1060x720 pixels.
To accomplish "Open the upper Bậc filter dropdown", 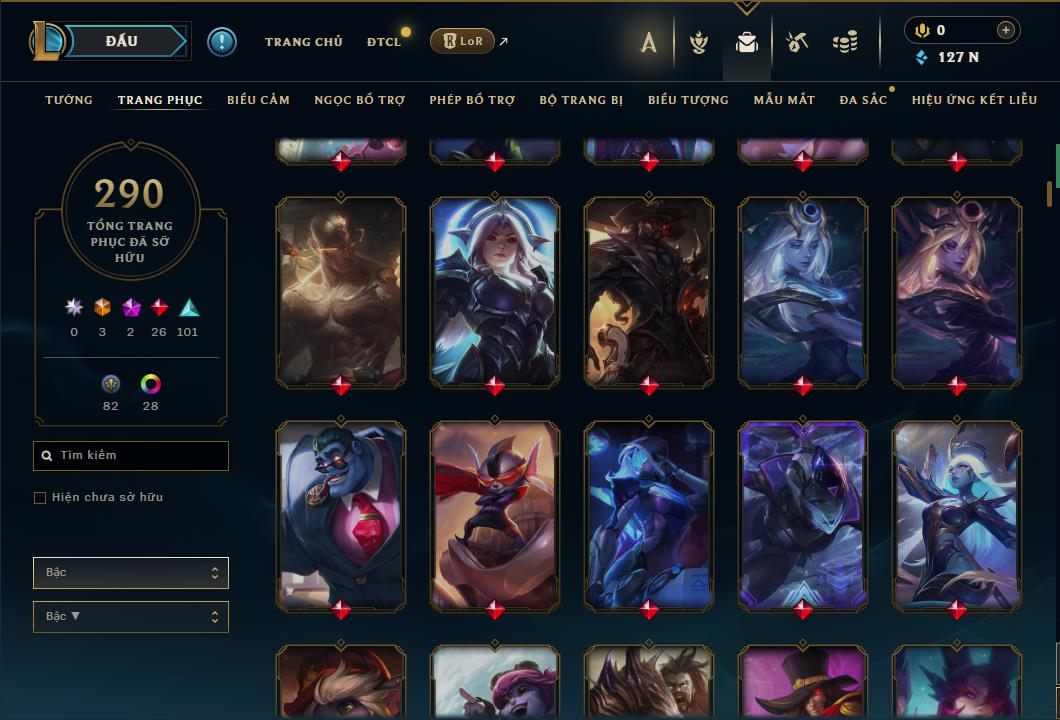I will tap(131, 573).
